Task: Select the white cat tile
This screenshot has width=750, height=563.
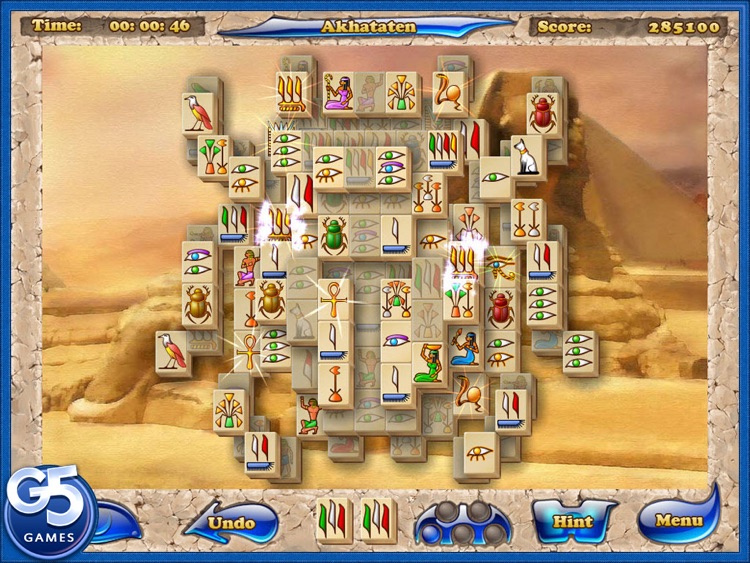Action: click(527, 157)
